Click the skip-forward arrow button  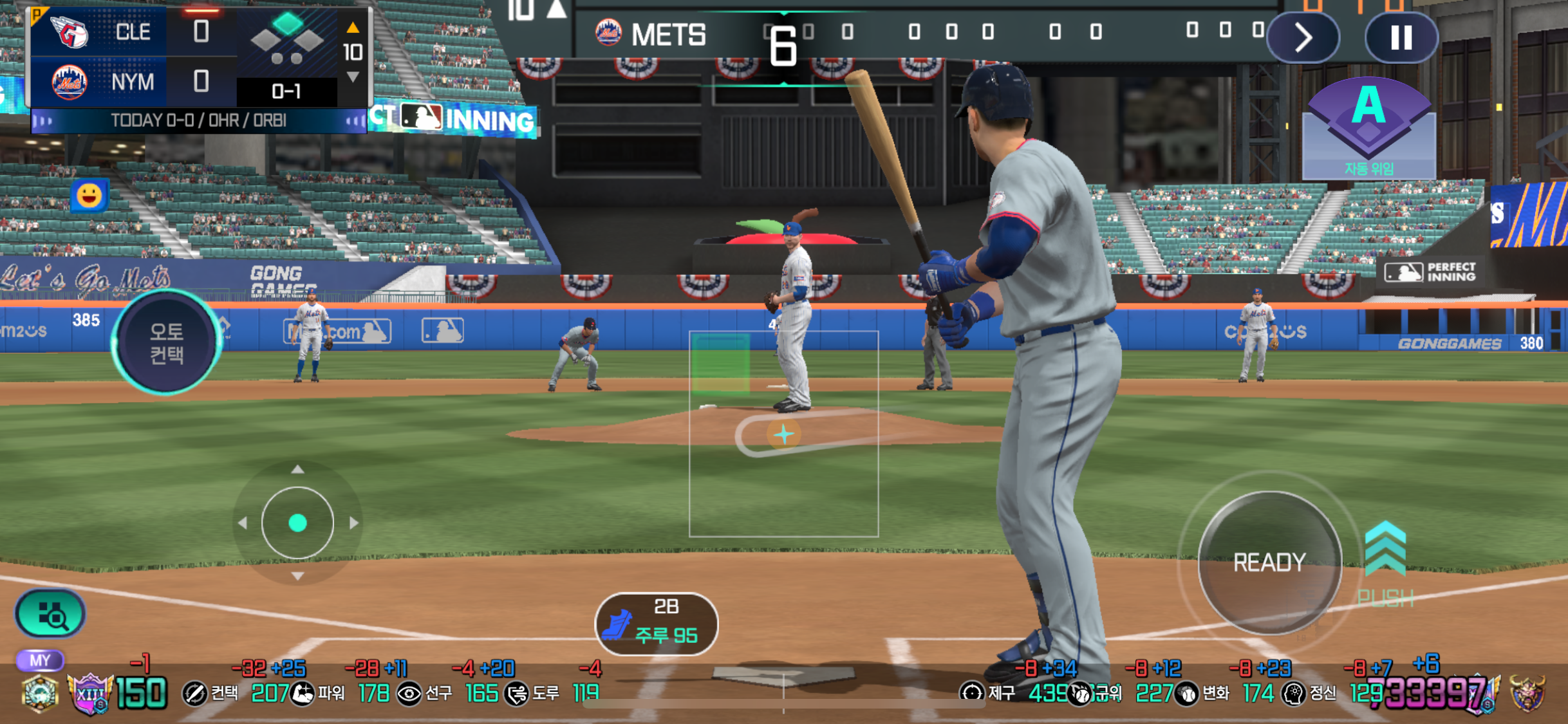pos(1303,37)
